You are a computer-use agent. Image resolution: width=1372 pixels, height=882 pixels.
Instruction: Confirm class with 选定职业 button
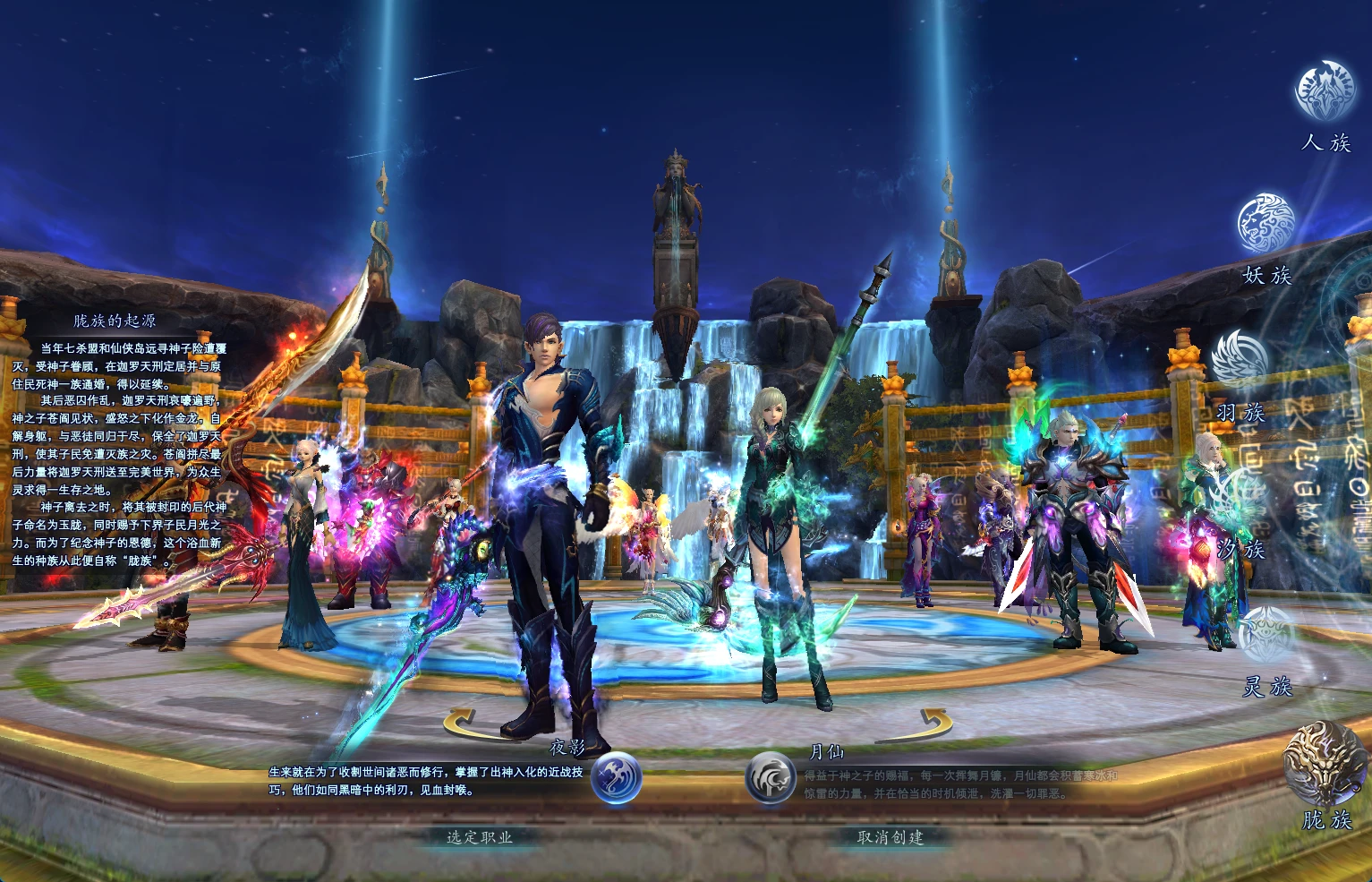[480, 837]
